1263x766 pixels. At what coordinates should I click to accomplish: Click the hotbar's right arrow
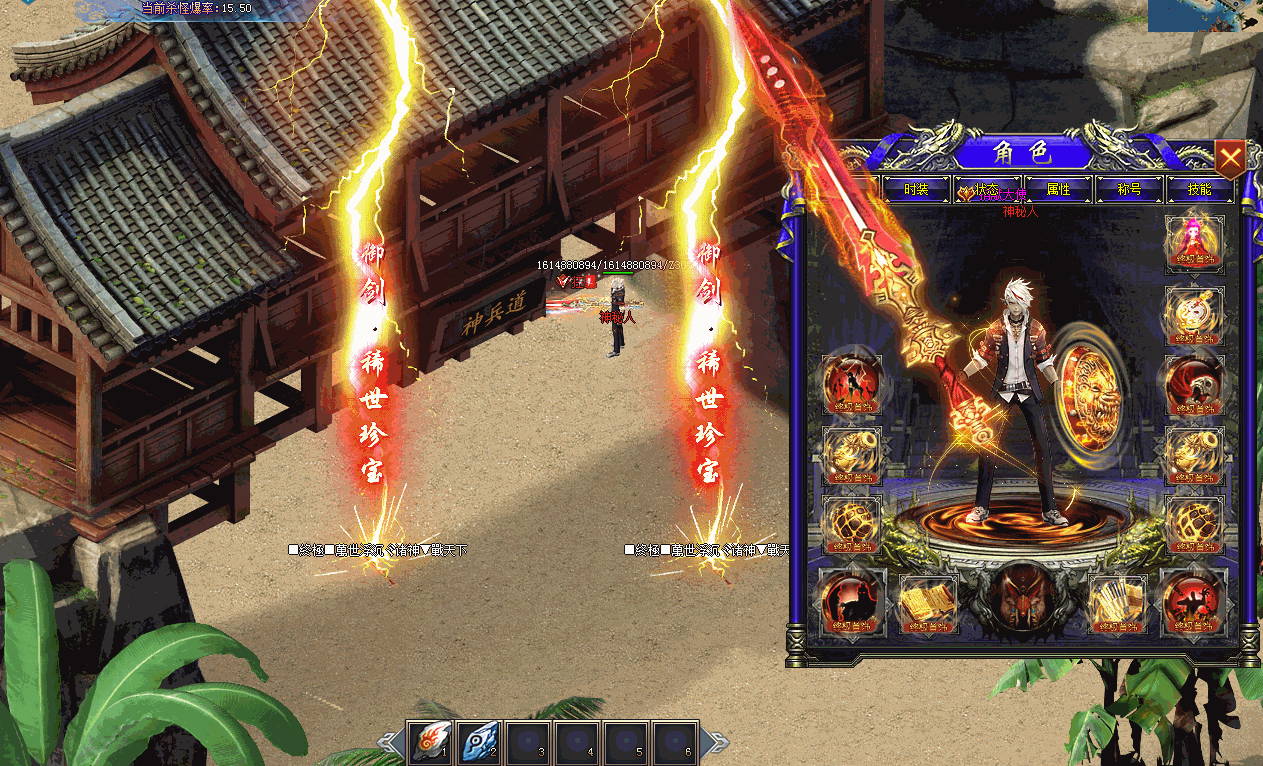pos(716,743)
